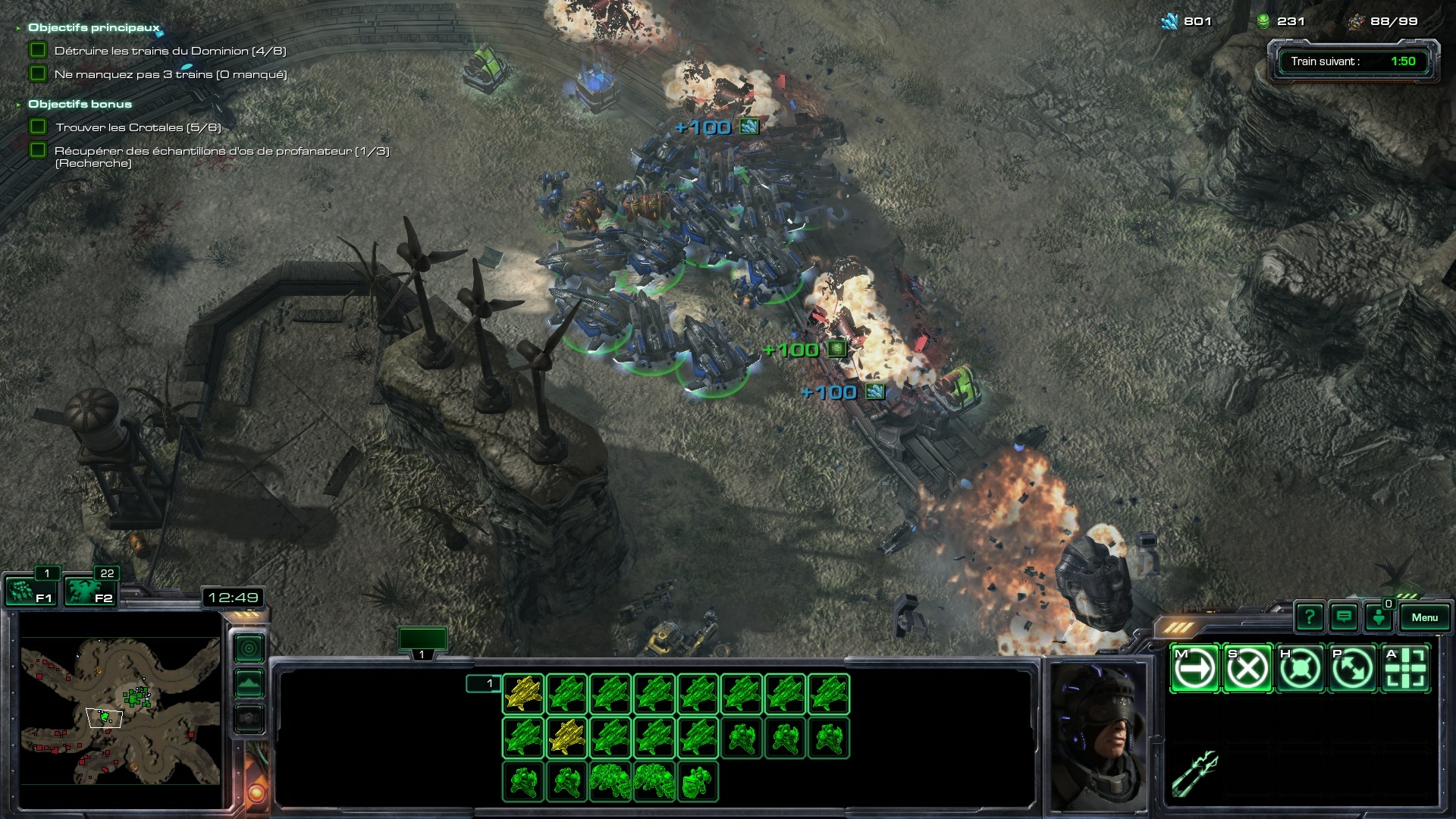Open the help question mark panel
The width and height of the screenshot is (1456, 819).
click(x=1310, y=617)
